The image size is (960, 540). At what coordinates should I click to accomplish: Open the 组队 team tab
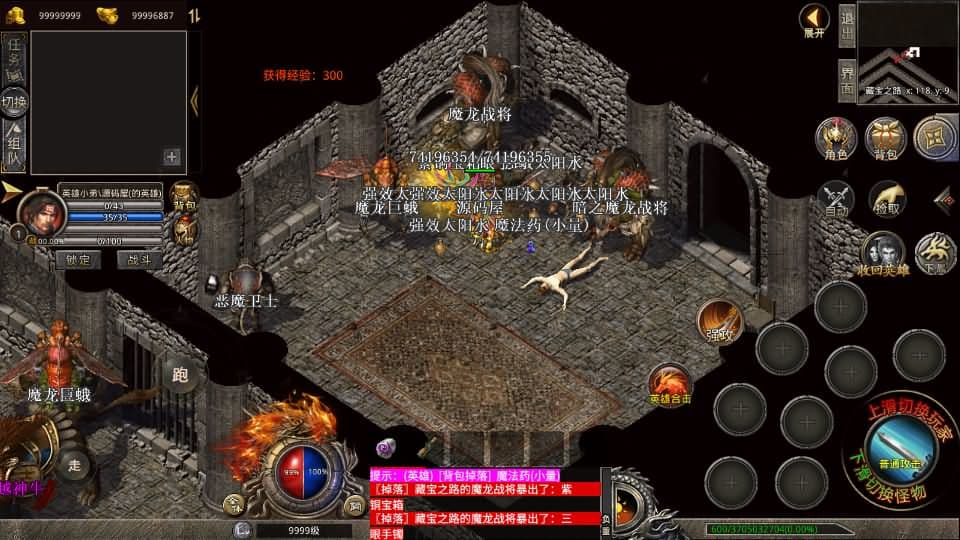14,147
